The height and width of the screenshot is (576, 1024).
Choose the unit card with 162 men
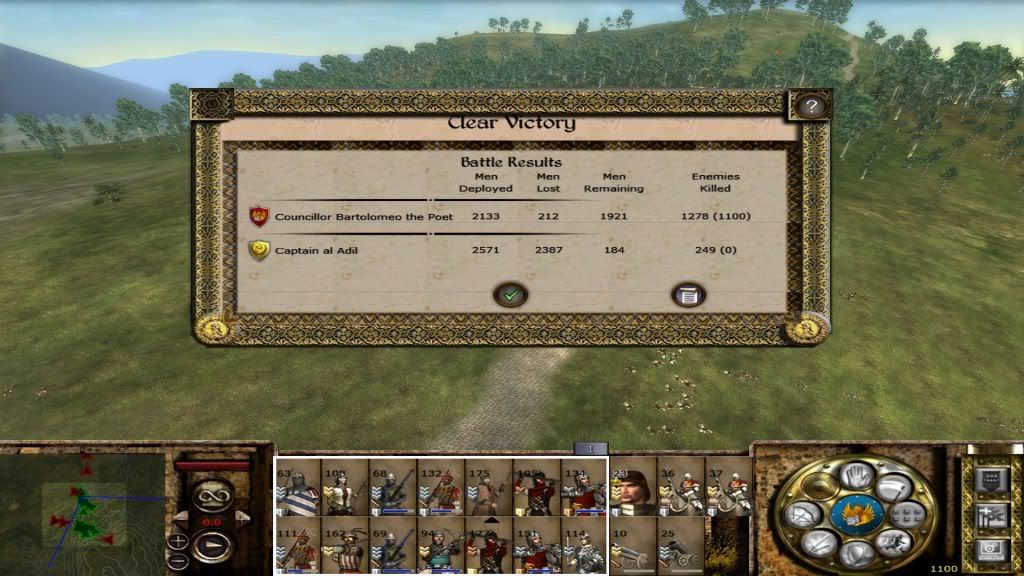(345, 545)
